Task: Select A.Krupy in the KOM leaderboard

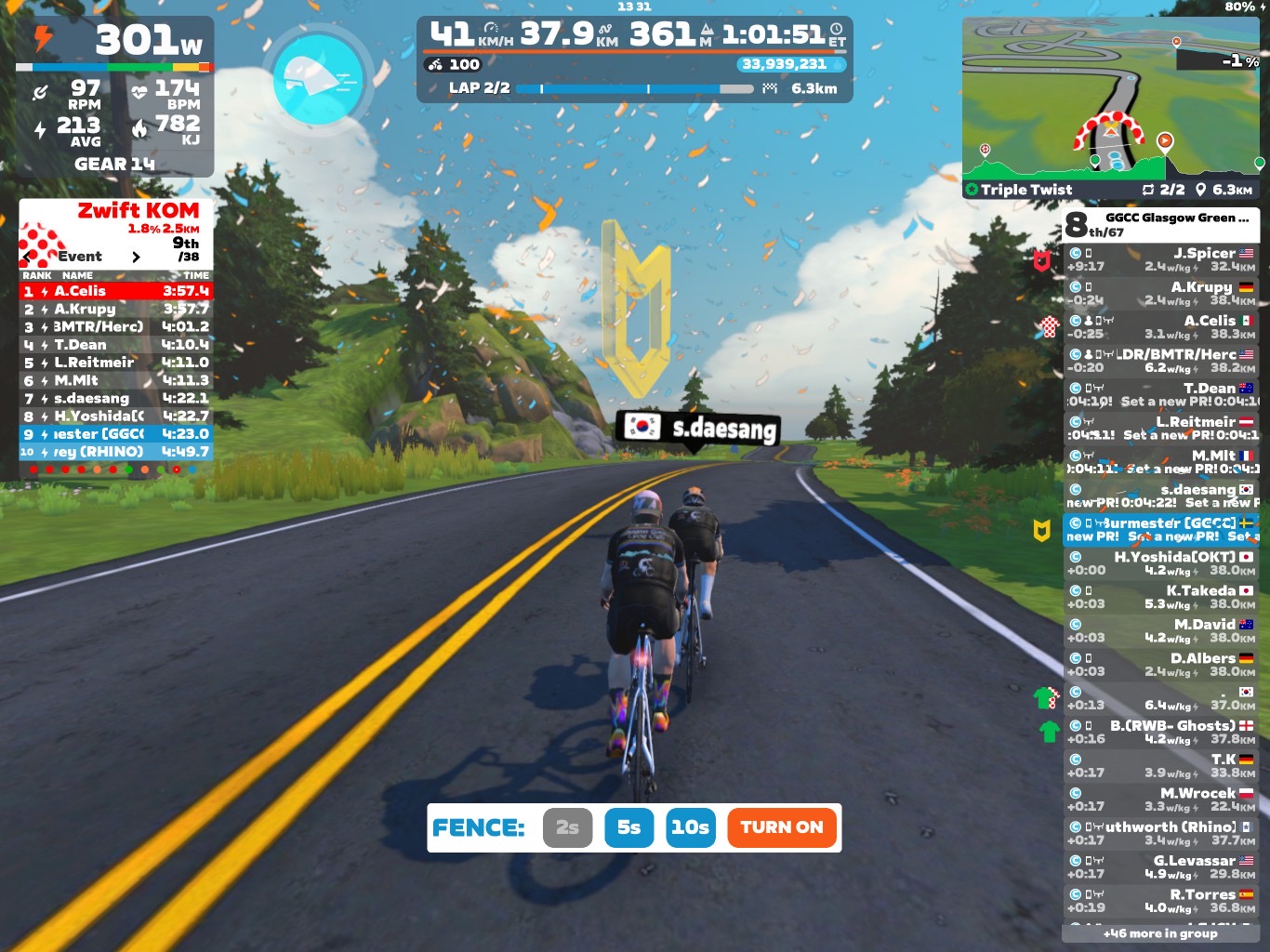Action: pos(116,309)
